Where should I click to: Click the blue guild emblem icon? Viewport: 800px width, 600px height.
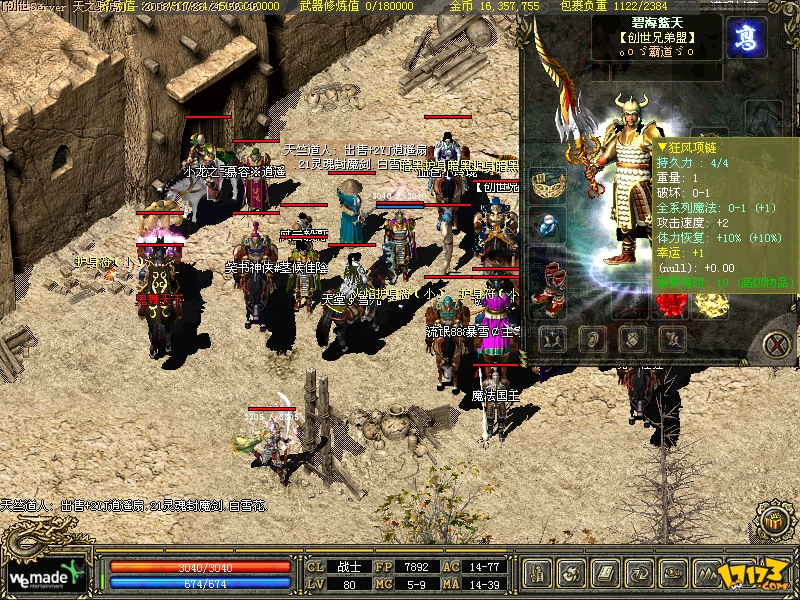tap(746, 37)
